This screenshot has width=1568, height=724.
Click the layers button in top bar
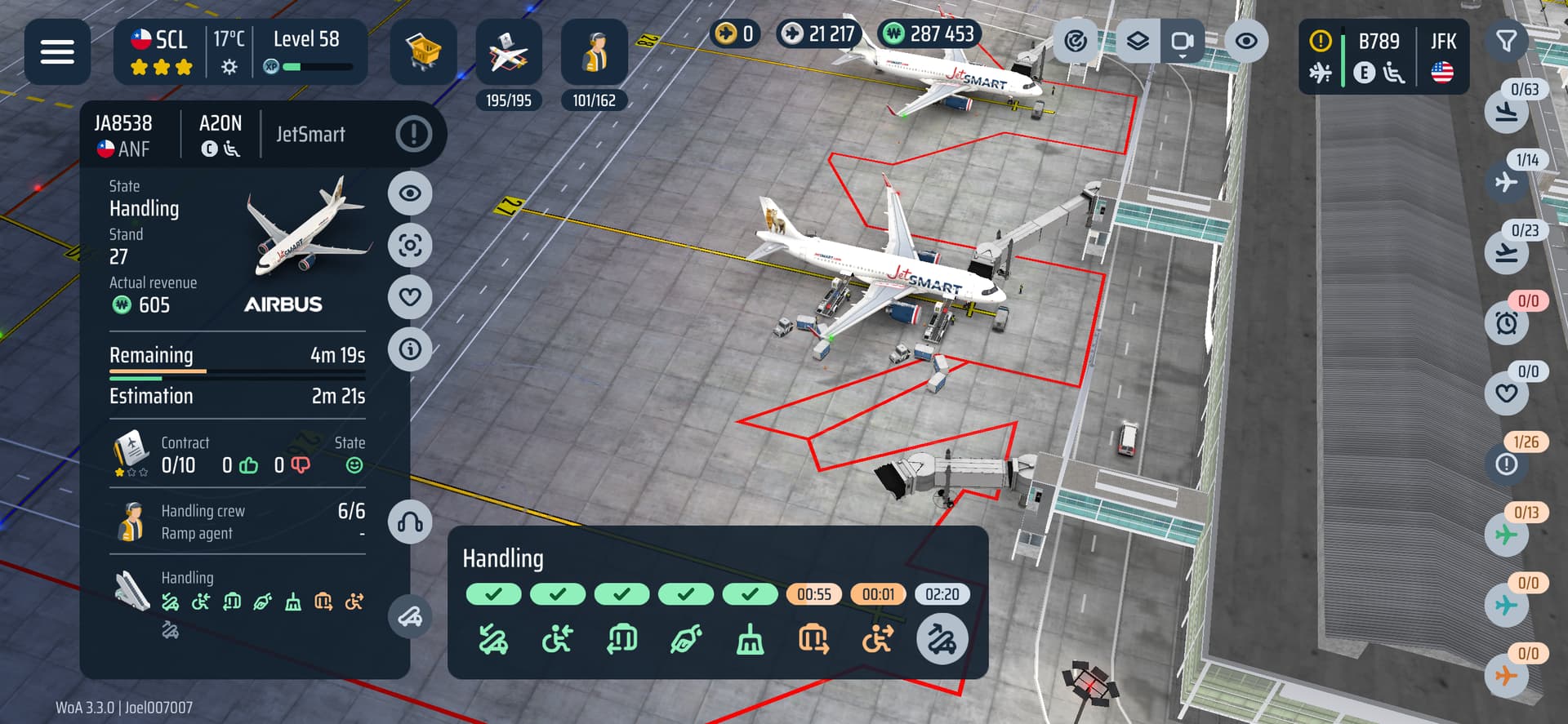tap(1138, 41)
